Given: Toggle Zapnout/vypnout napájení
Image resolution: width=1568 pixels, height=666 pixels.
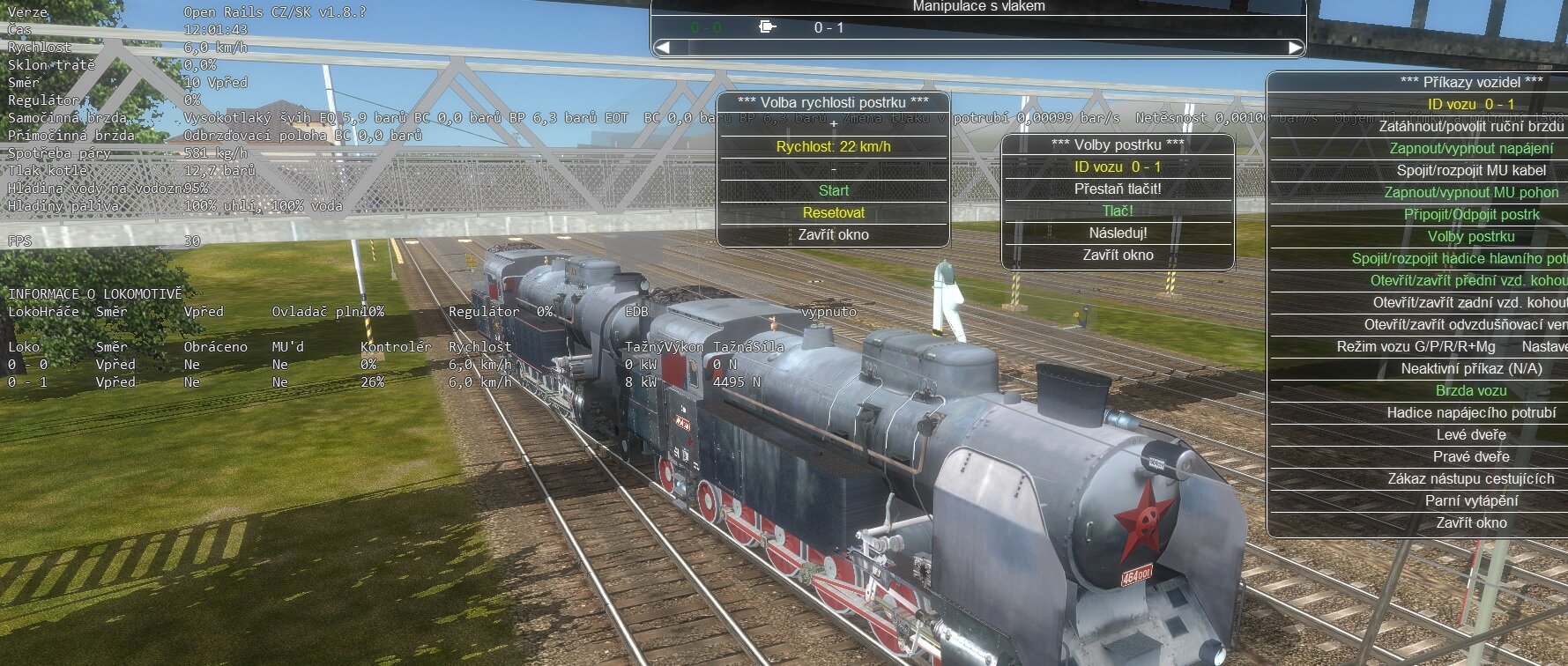Looking at the screenshot, I should 1470,148.
